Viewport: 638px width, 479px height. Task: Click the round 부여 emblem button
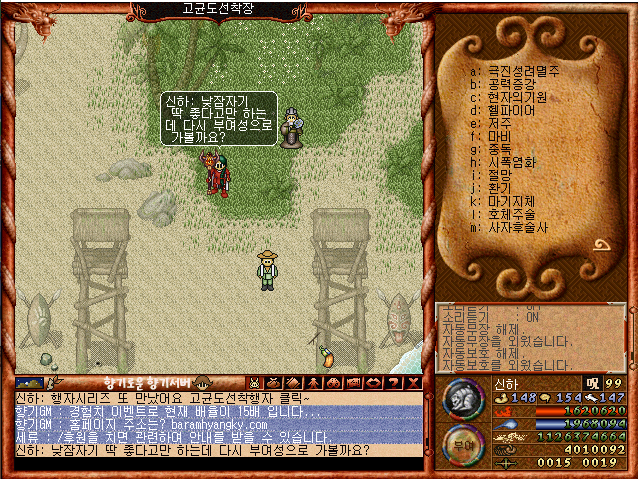tap(460, 444)
